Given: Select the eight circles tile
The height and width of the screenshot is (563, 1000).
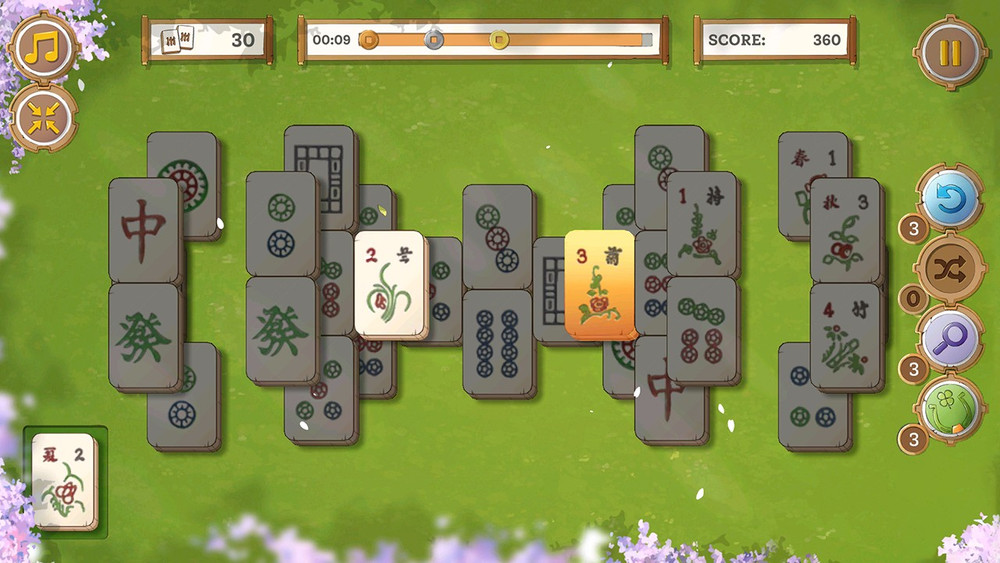Looking at the screenshot, I should 497,341.
